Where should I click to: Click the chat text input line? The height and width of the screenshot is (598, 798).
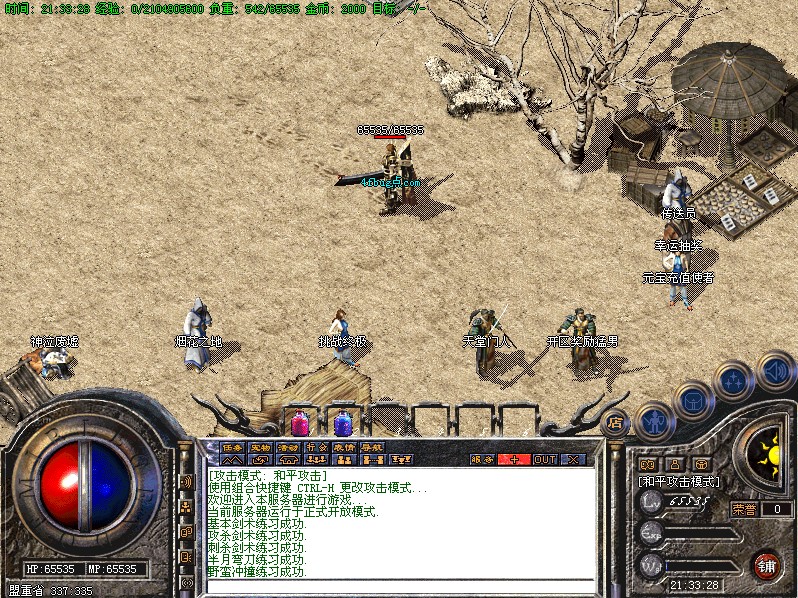[400, 587]
